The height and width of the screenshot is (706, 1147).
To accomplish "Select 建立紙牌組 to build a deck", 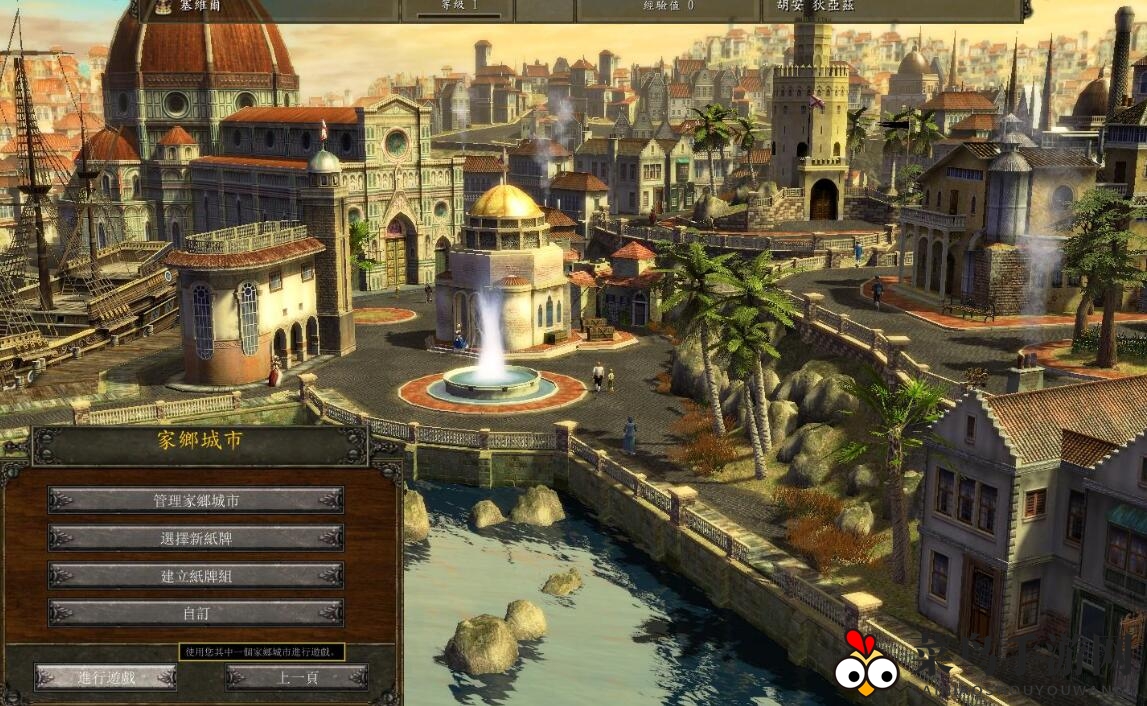I will click(196, 575).
